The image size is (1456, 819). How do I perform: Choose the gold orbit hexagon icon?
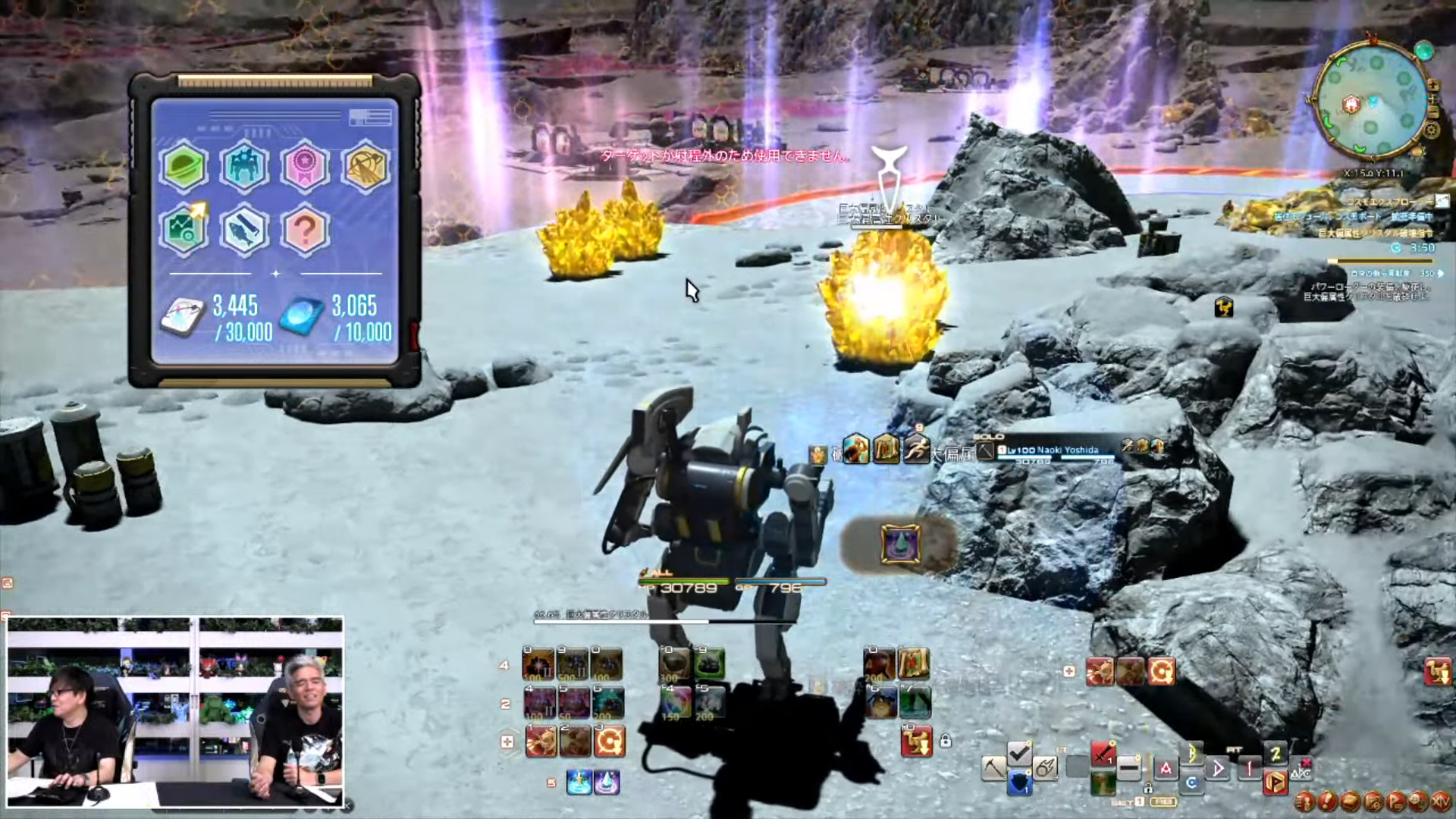(x=366, y=166)
